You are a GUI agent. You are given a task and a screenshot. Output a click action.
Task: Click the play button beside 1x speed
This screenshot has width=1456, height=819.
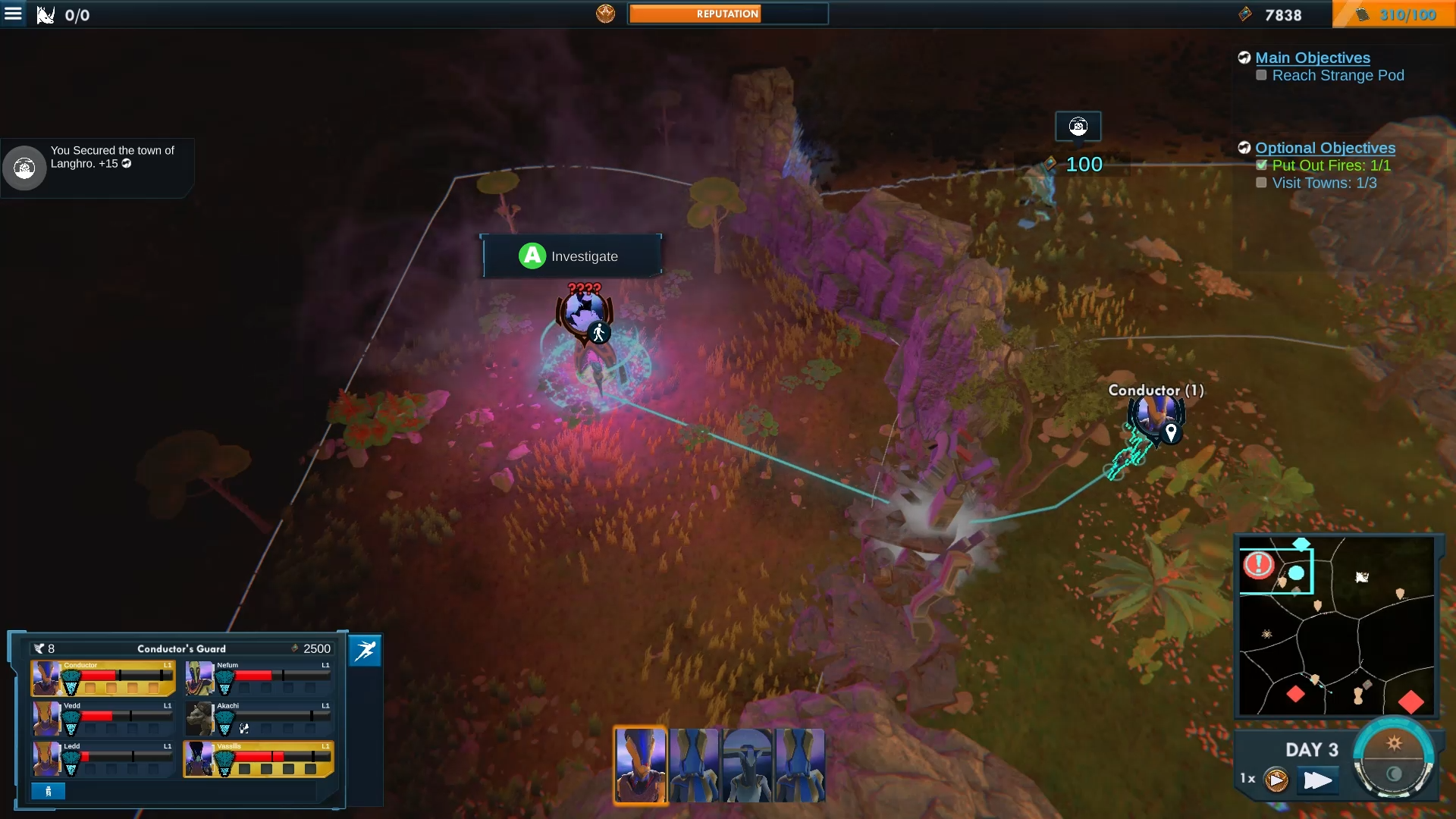pyautogui.click(x=1276, y=780)
